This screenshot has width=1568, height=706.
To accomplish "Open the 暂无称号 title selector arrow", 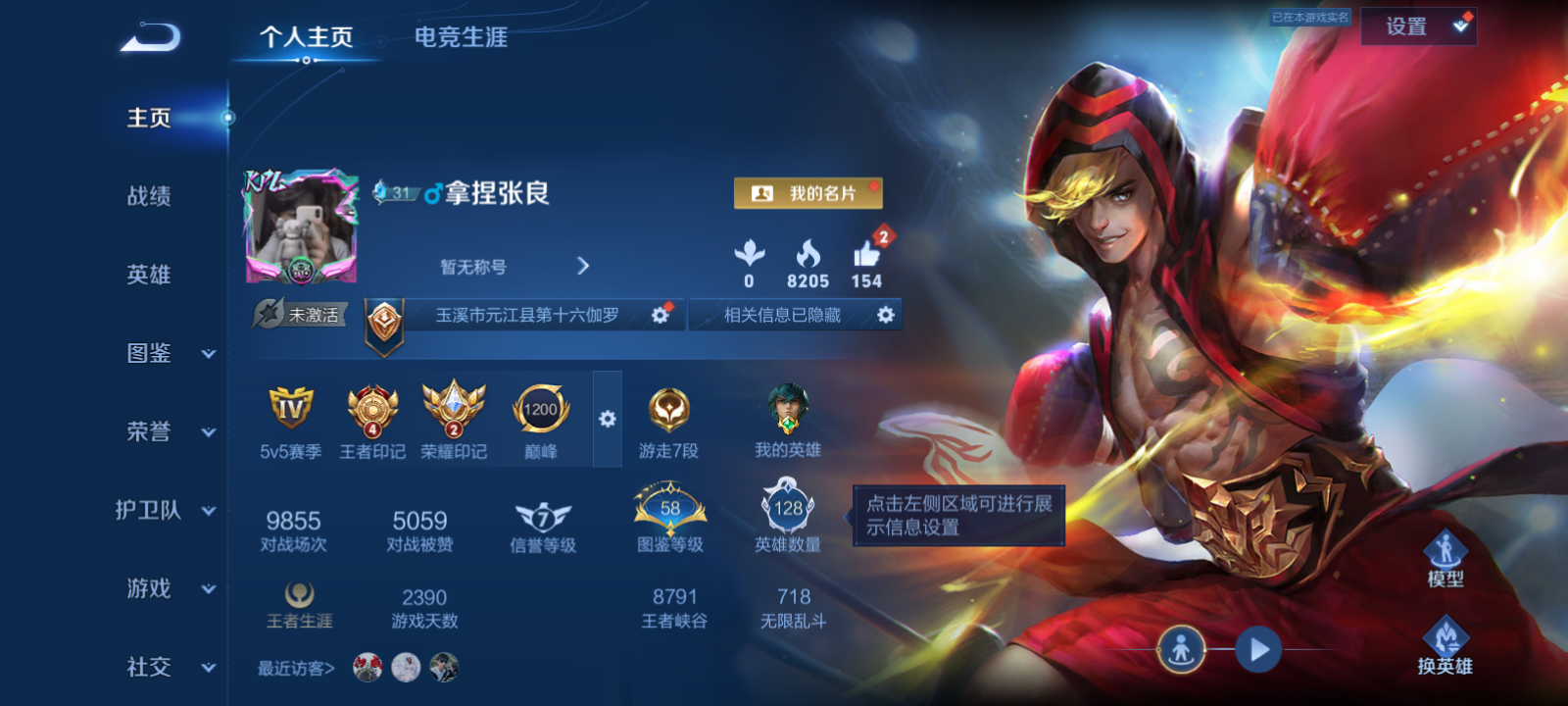I will point(583,265).
